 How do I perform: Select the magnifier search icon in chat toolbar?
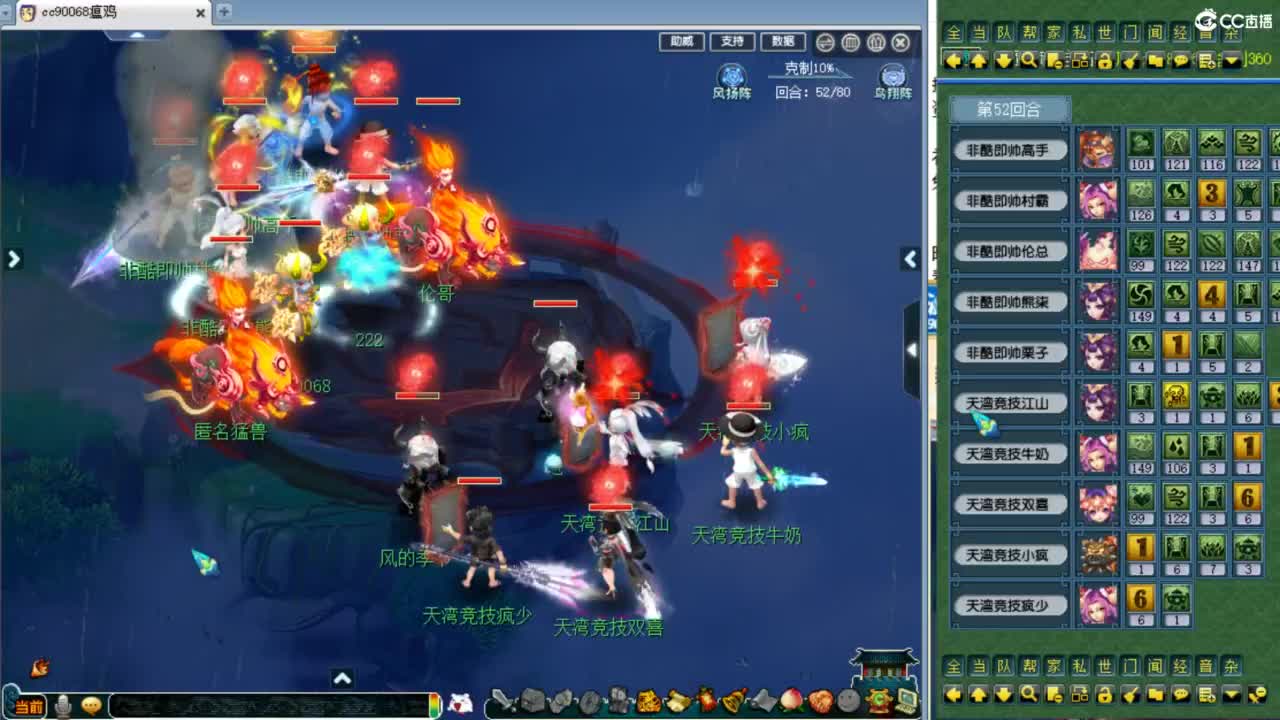(x=1030, y=60)
